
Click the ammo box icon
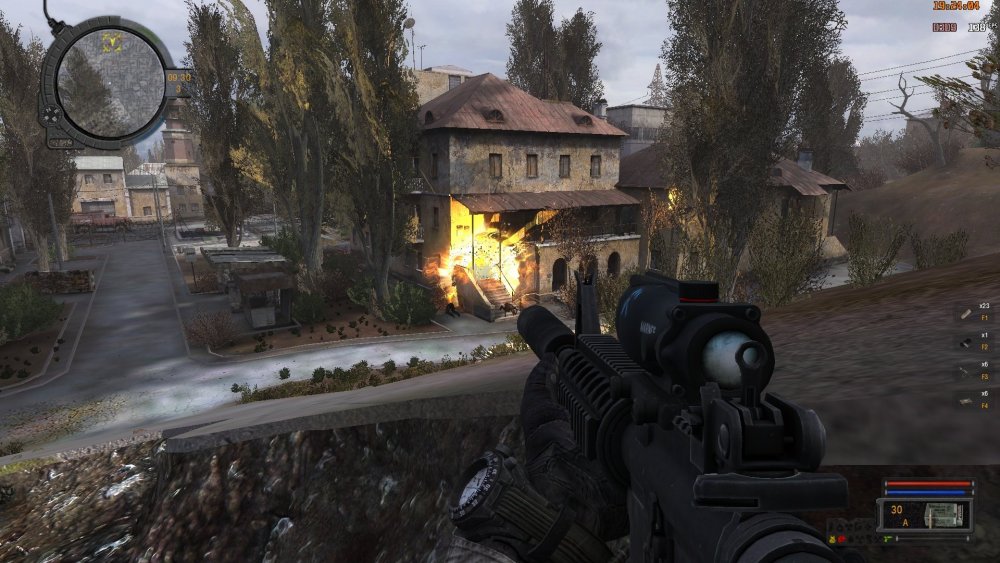945,515
